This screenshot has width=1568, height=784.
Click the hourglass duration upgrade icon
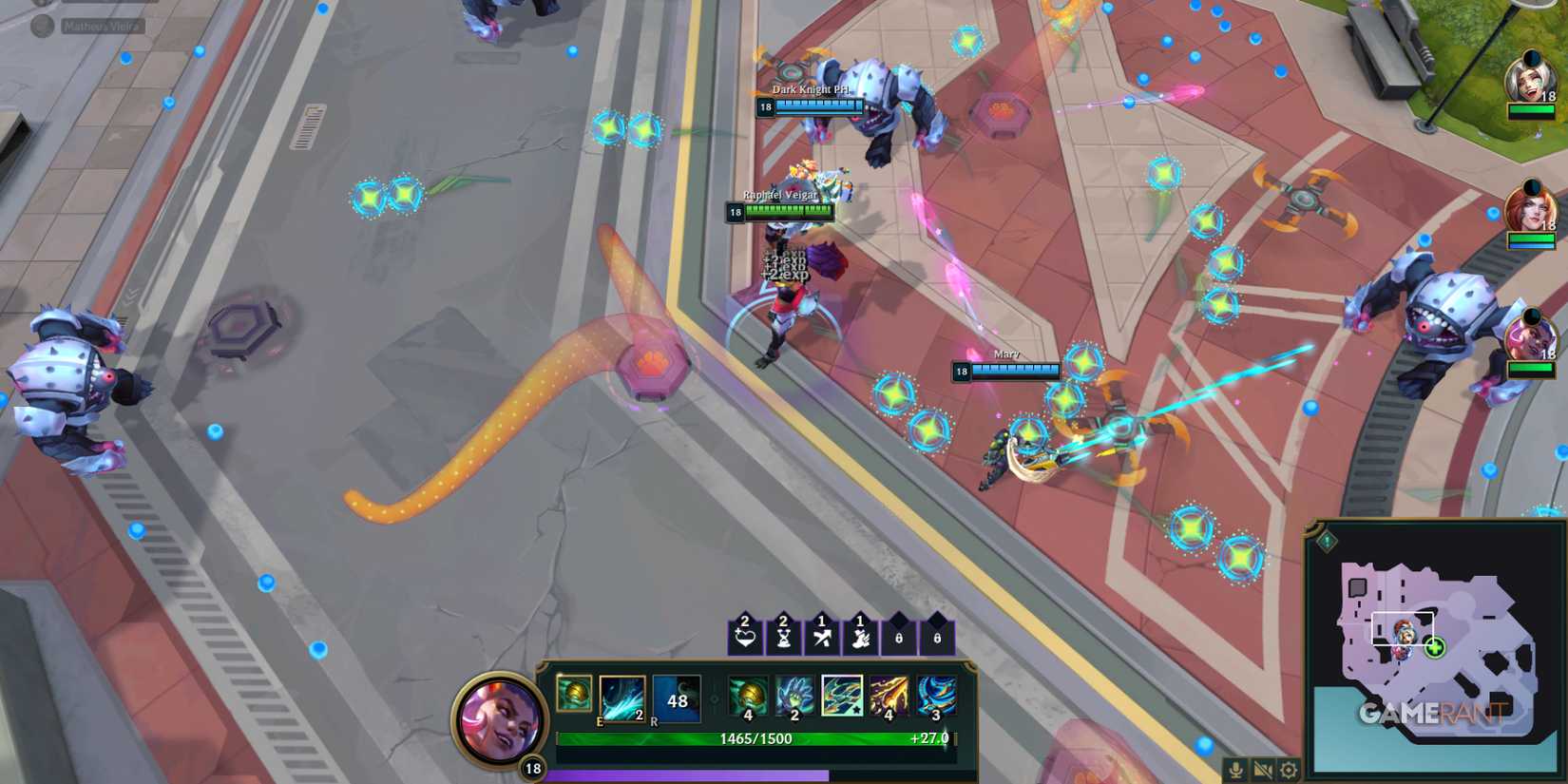pos(784,638)
